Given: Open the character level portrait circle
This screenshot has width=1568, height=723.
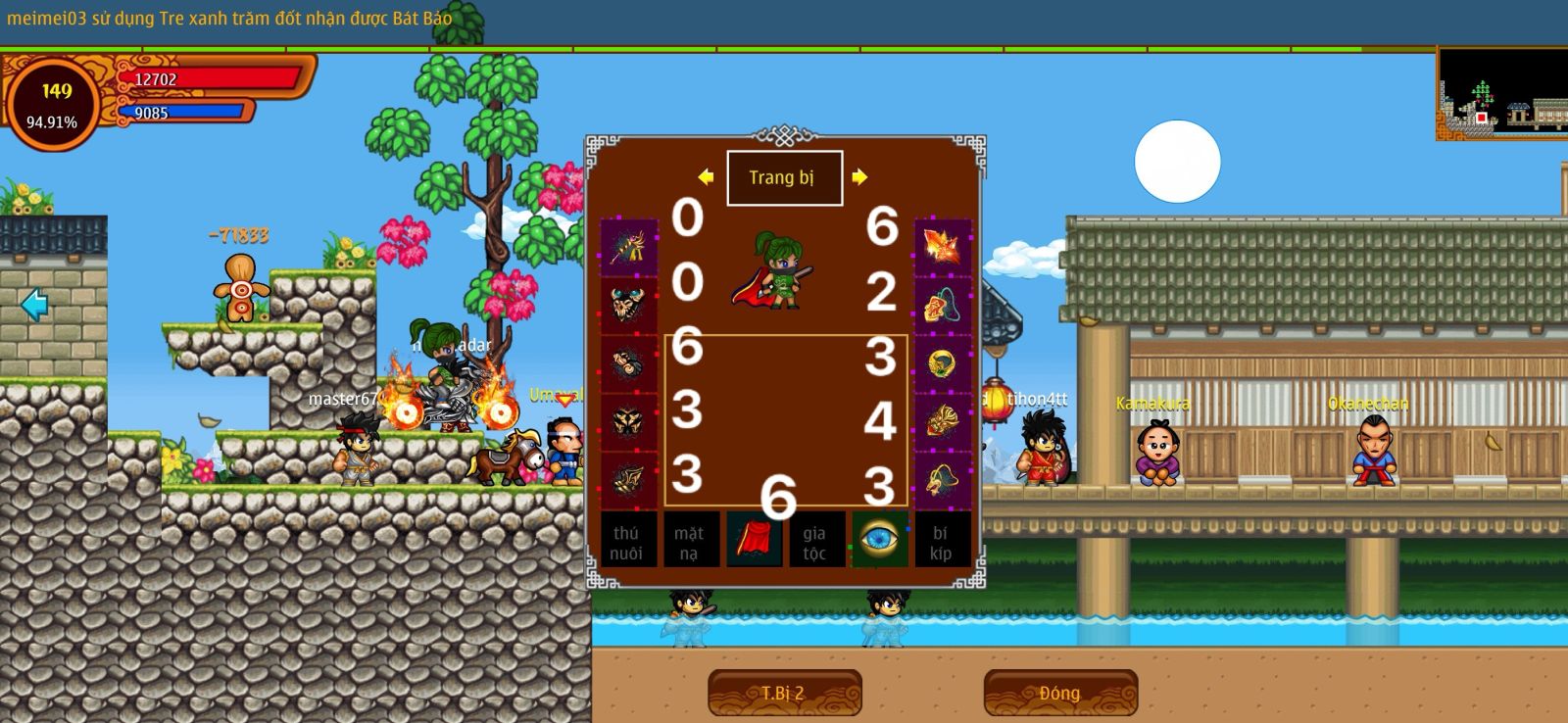Looking at the screenshot, I should point(53,104).
